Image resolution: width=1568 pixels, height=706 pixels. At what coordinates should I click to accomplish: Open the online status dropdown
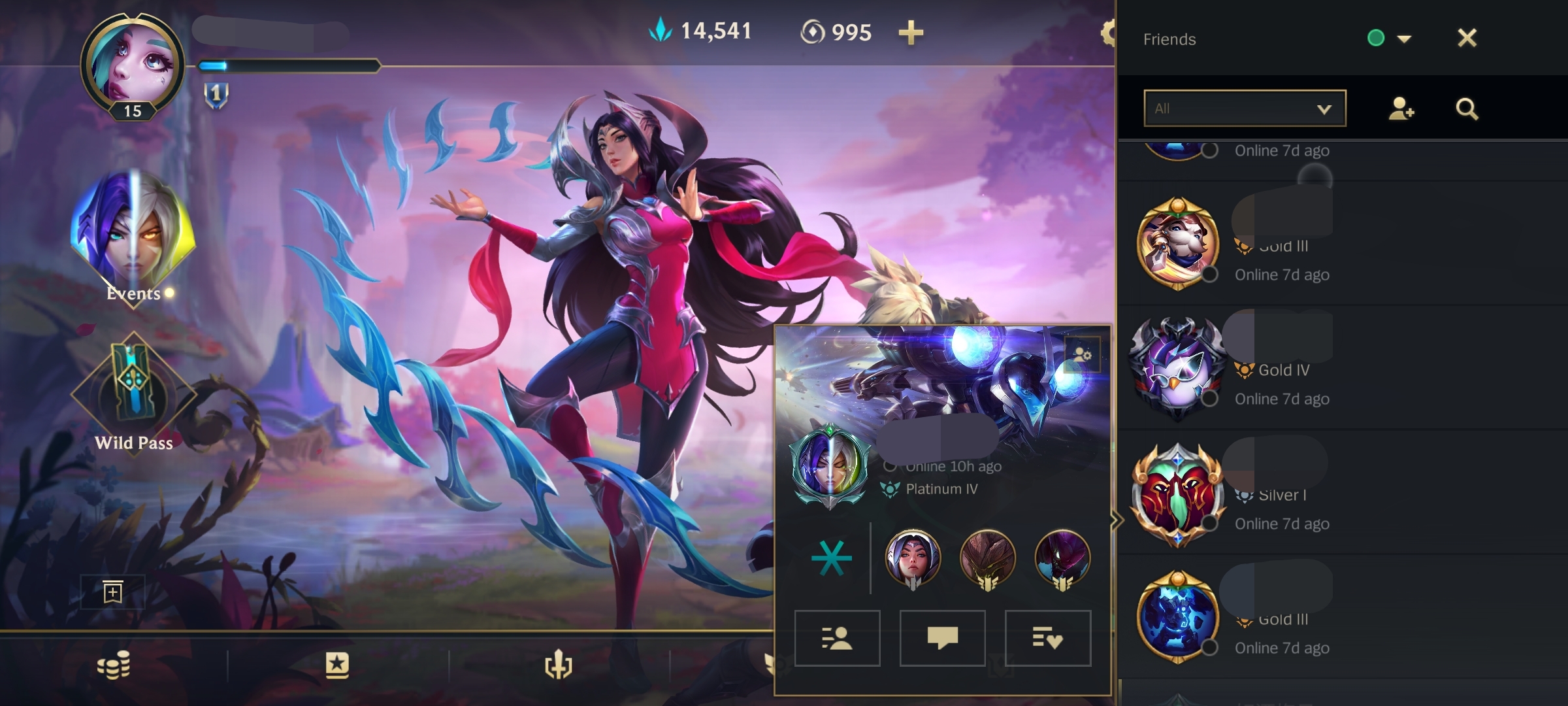pos(1403,39)
